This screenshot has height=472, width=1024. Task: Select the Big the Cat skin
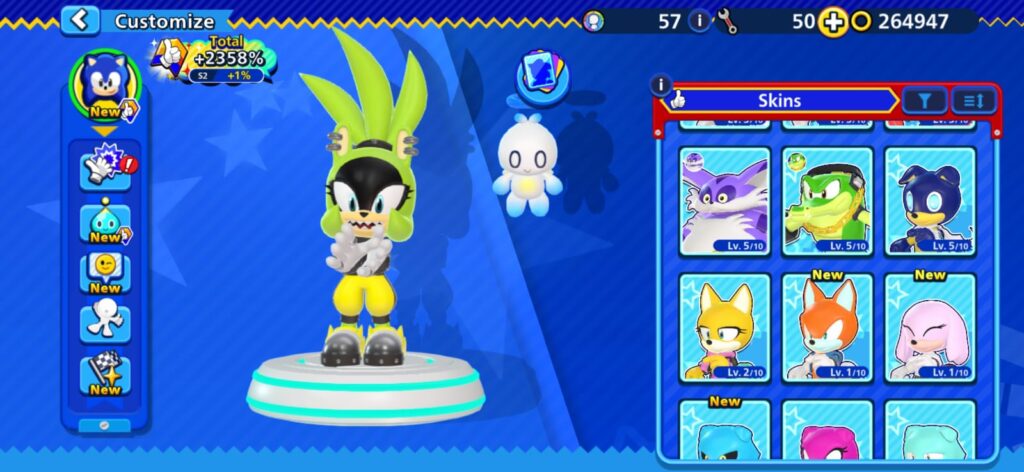click(x=724, y=202)
